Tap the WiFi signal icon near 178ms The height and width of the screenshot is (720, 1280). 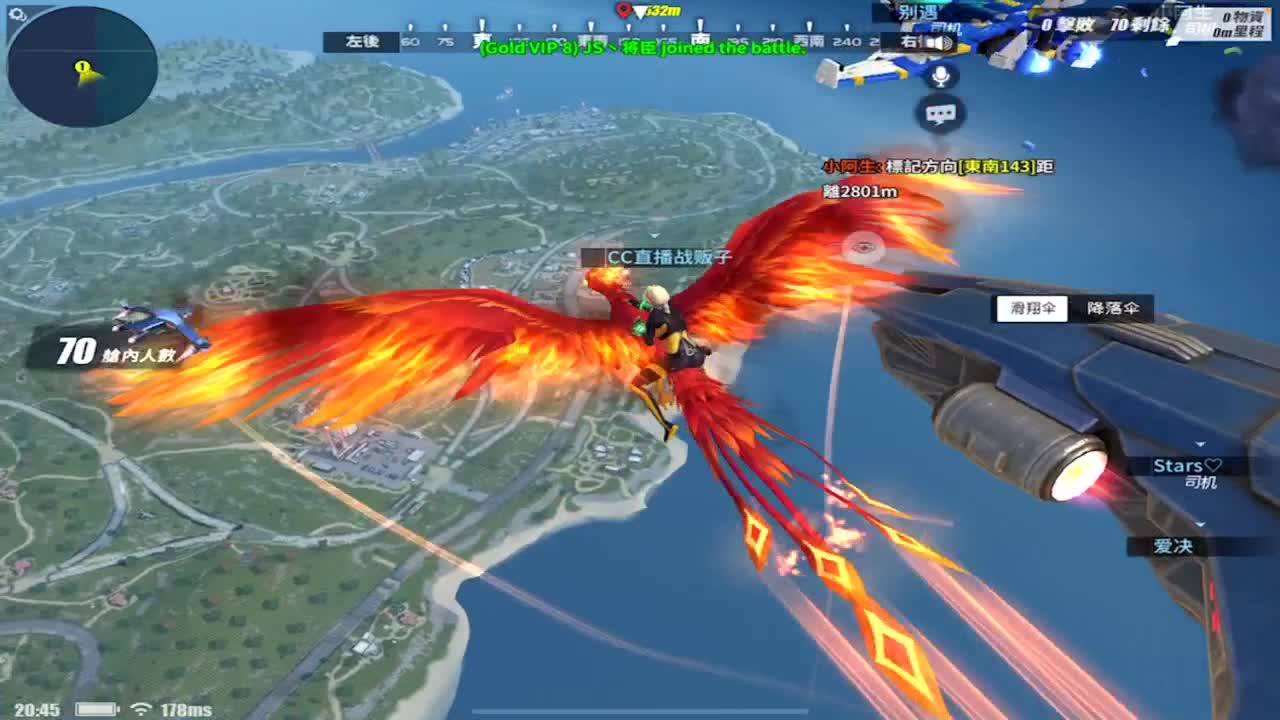141,708
